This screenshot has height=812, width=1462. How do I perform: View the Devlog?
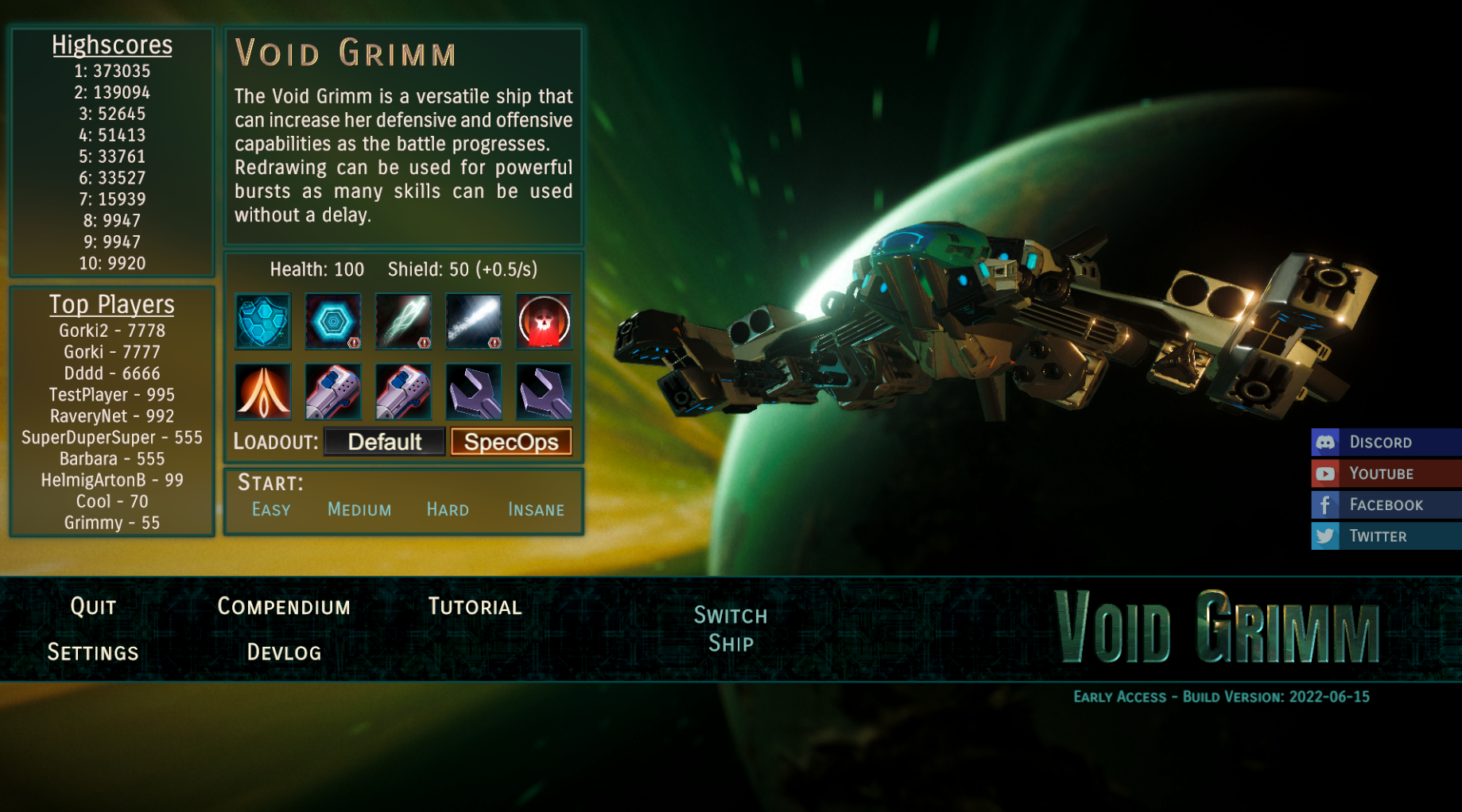pyautogui.click(x=284, y=652)
